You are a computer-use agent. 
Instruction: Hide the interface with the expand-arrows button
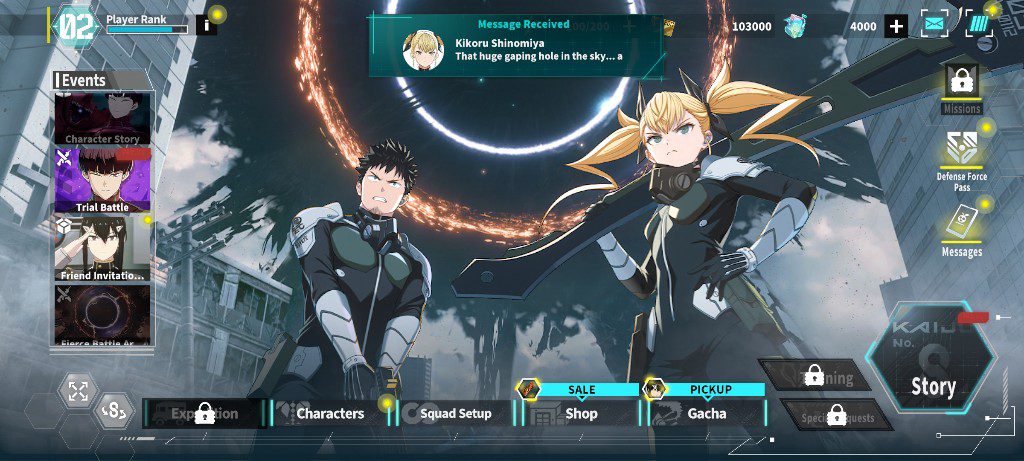77,391
